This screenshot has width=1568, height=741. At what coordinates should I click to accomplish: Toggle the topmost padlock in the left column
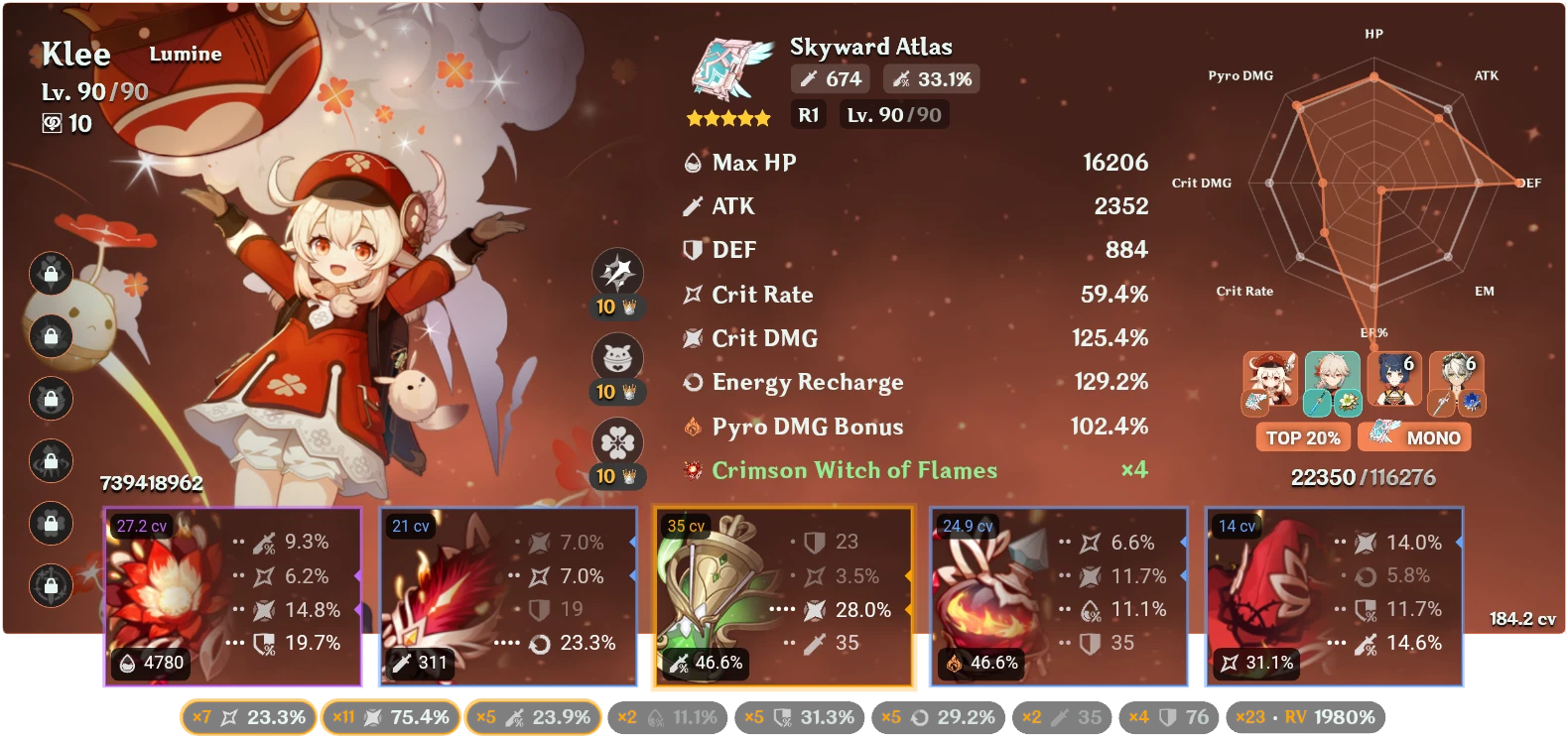coord(51,275)
